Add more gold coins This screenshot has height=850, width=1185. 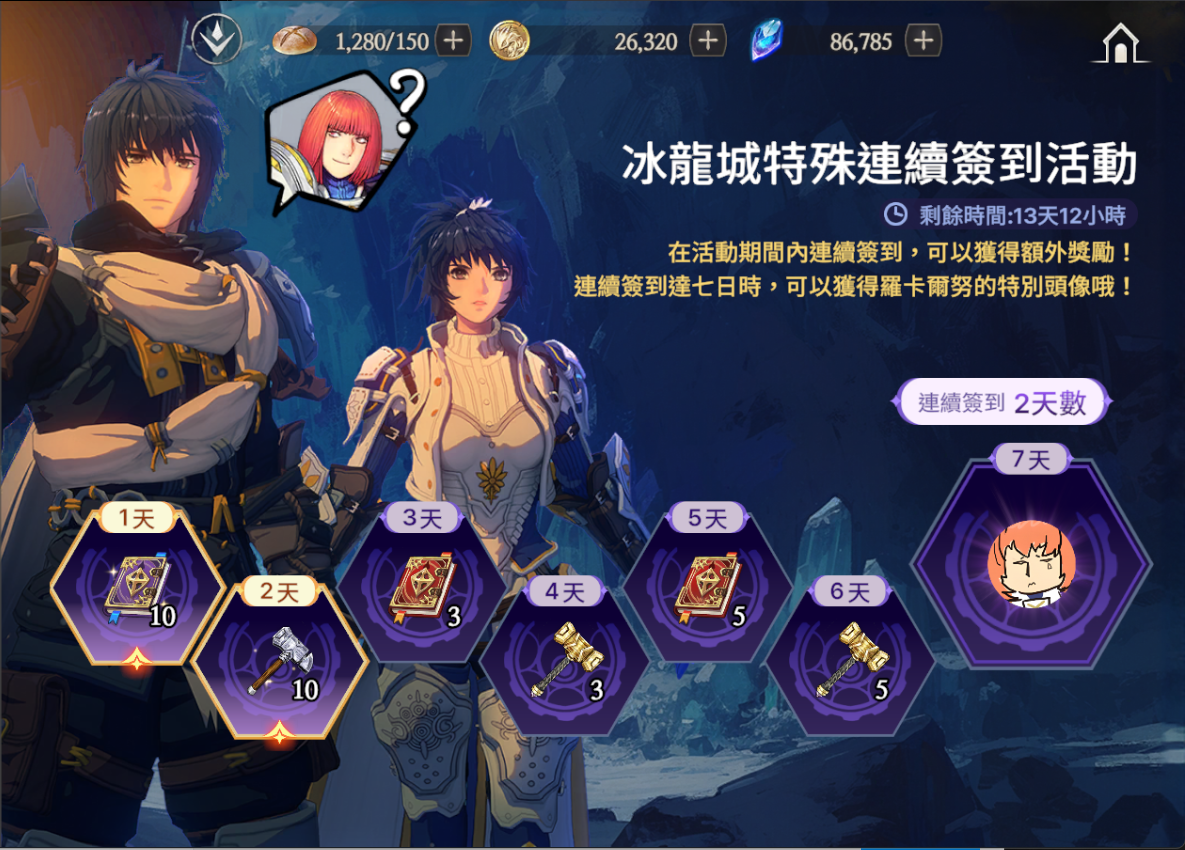point(708,41)
